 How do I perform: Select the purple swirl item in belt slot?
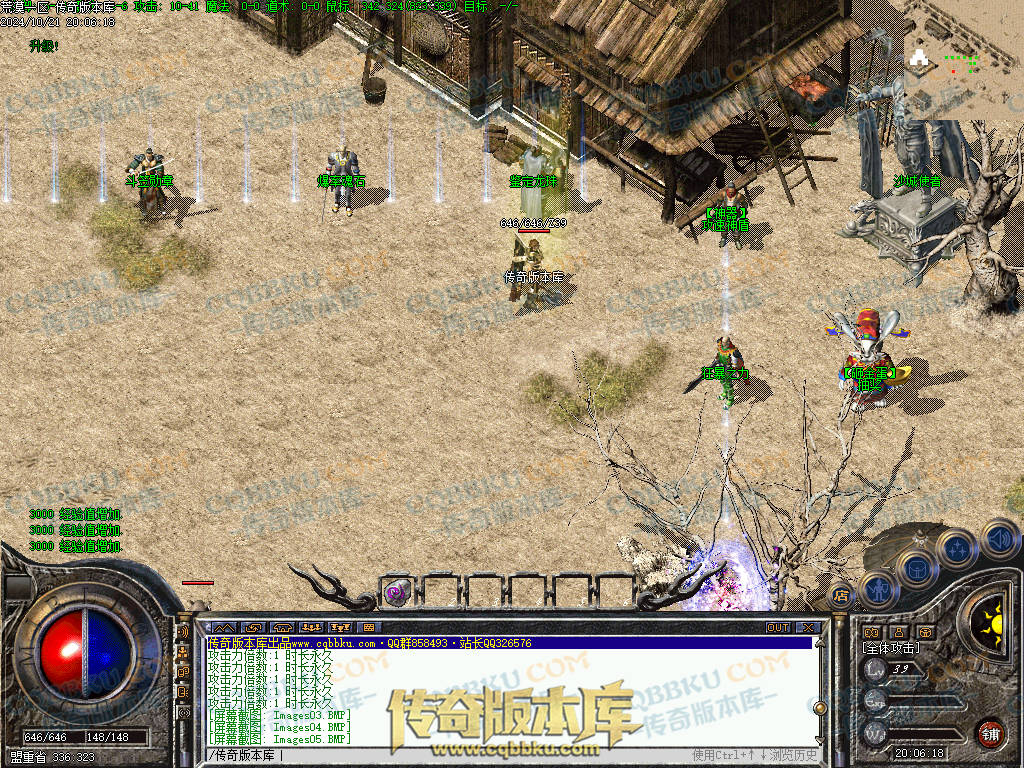(x=397, y=592)
